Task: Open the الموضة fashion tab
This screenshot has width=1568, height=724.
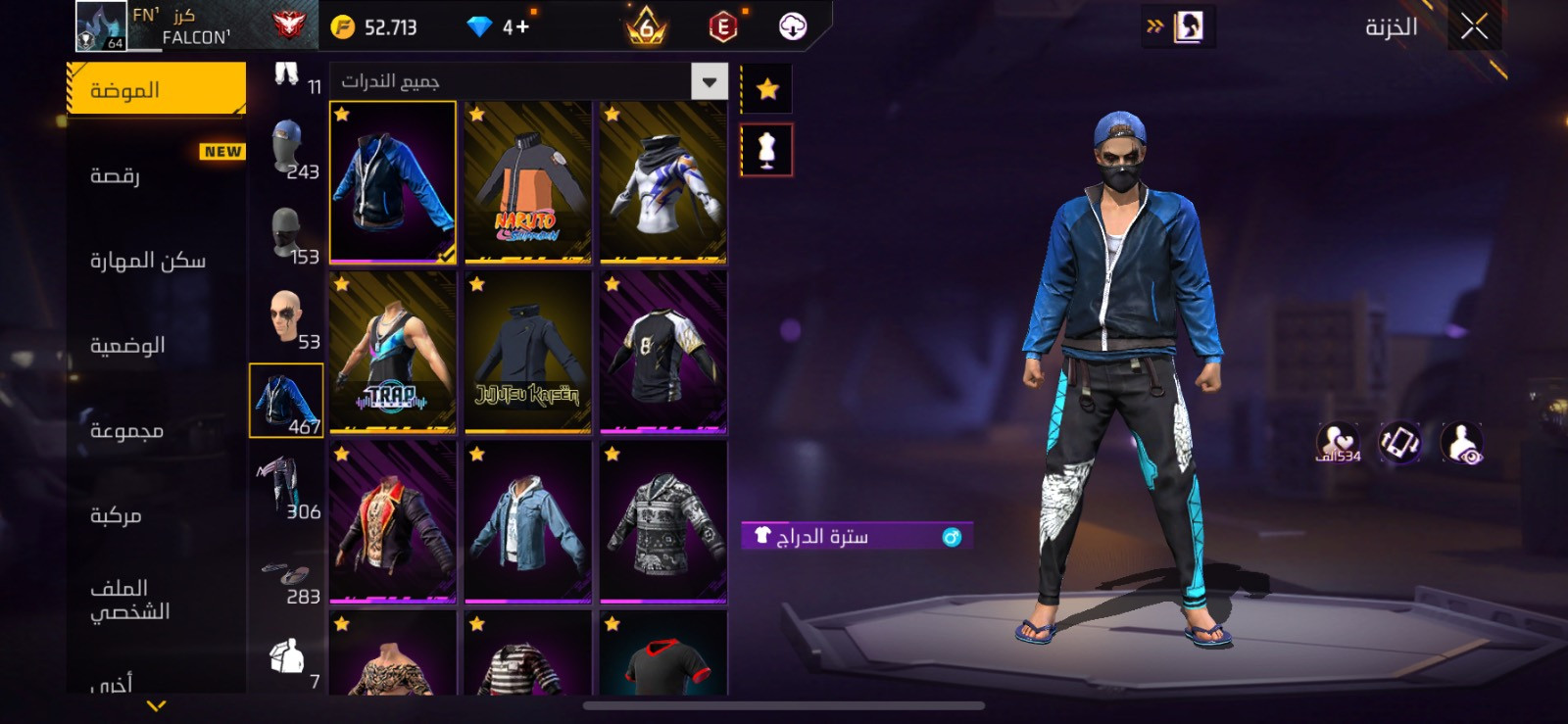Action: click(x=157, y=90)
